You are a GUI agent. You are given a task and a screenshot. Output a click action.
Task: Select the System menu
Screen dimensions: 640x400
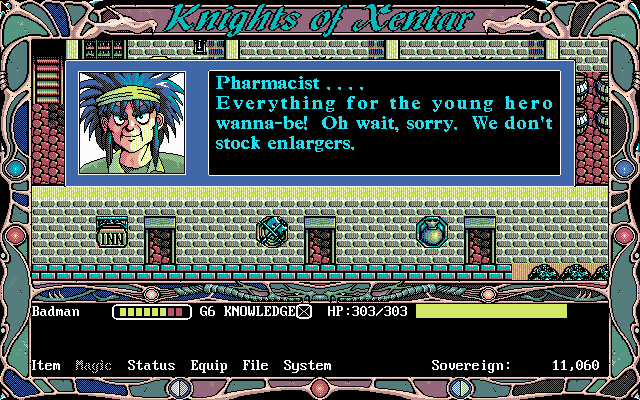tap(306, 366)
